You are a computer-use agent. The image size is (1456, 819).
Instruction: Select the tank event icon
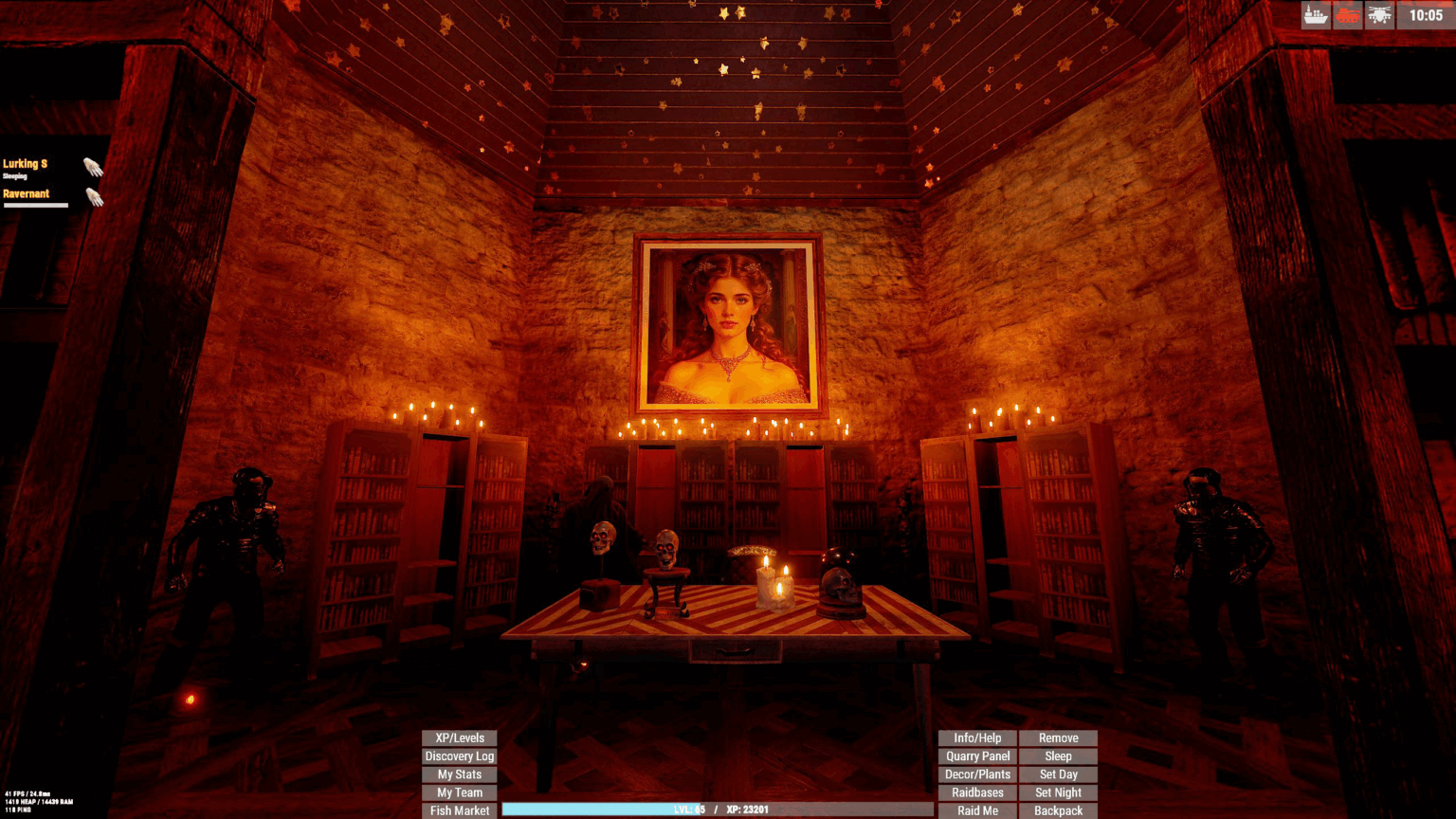coord(1347,15)
